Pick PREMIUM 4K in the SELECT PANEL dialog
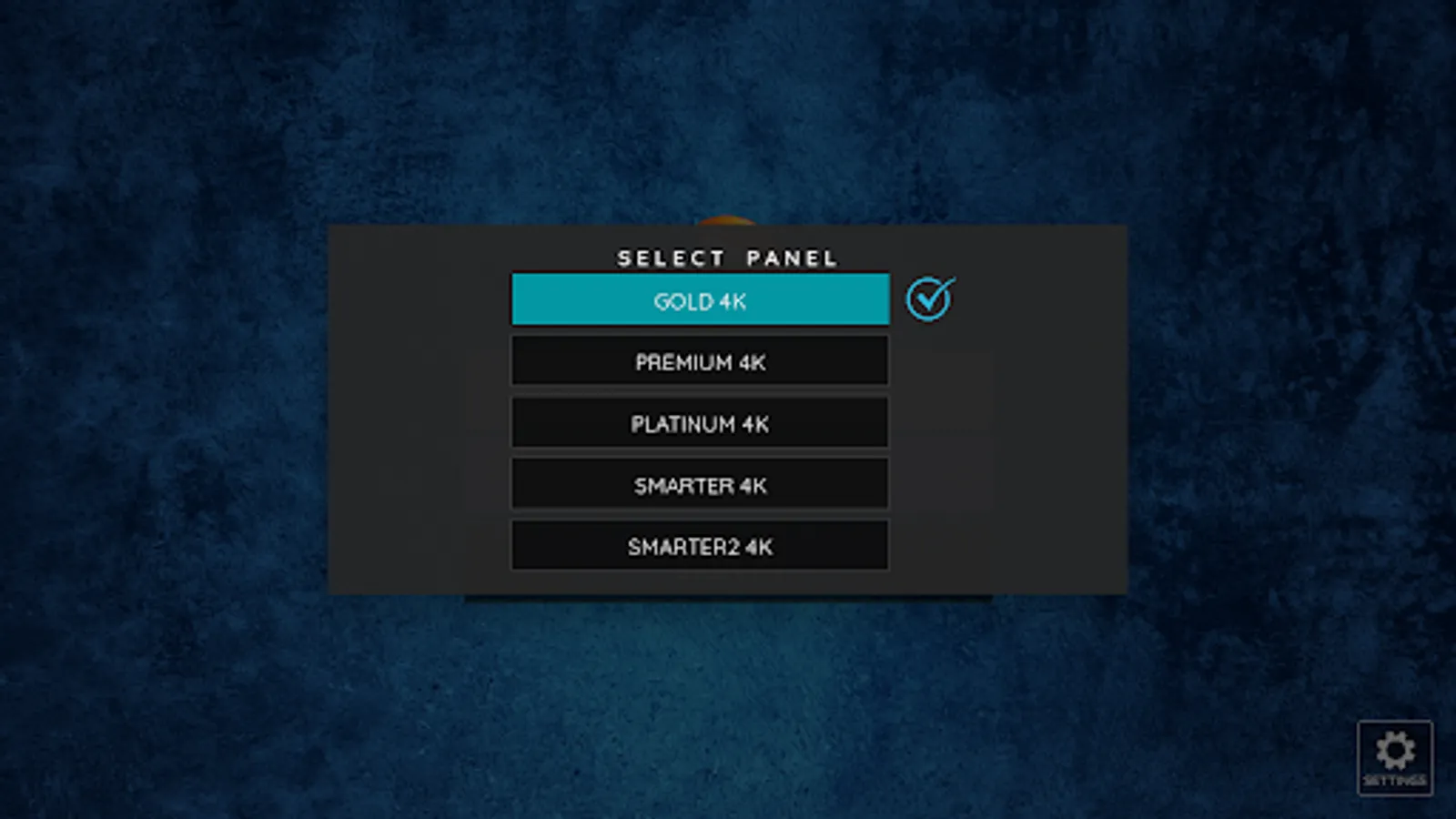Image resolution: width=1456 pixels, height=819 pixels. click(x=700, y=361)
